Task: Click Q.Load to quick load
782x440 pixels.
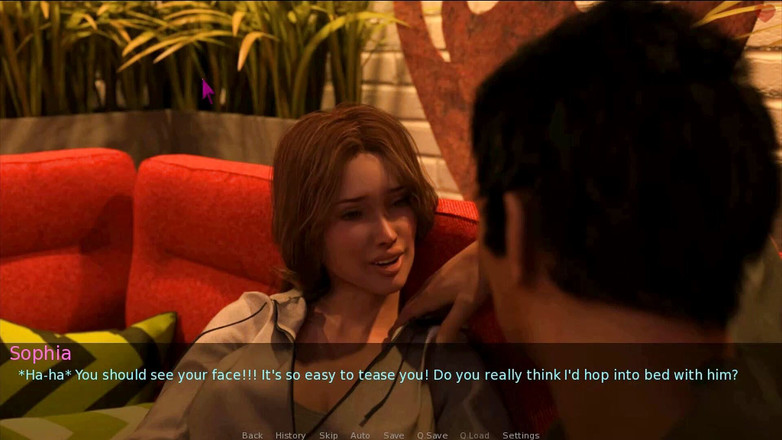Action: coord(475,435)
